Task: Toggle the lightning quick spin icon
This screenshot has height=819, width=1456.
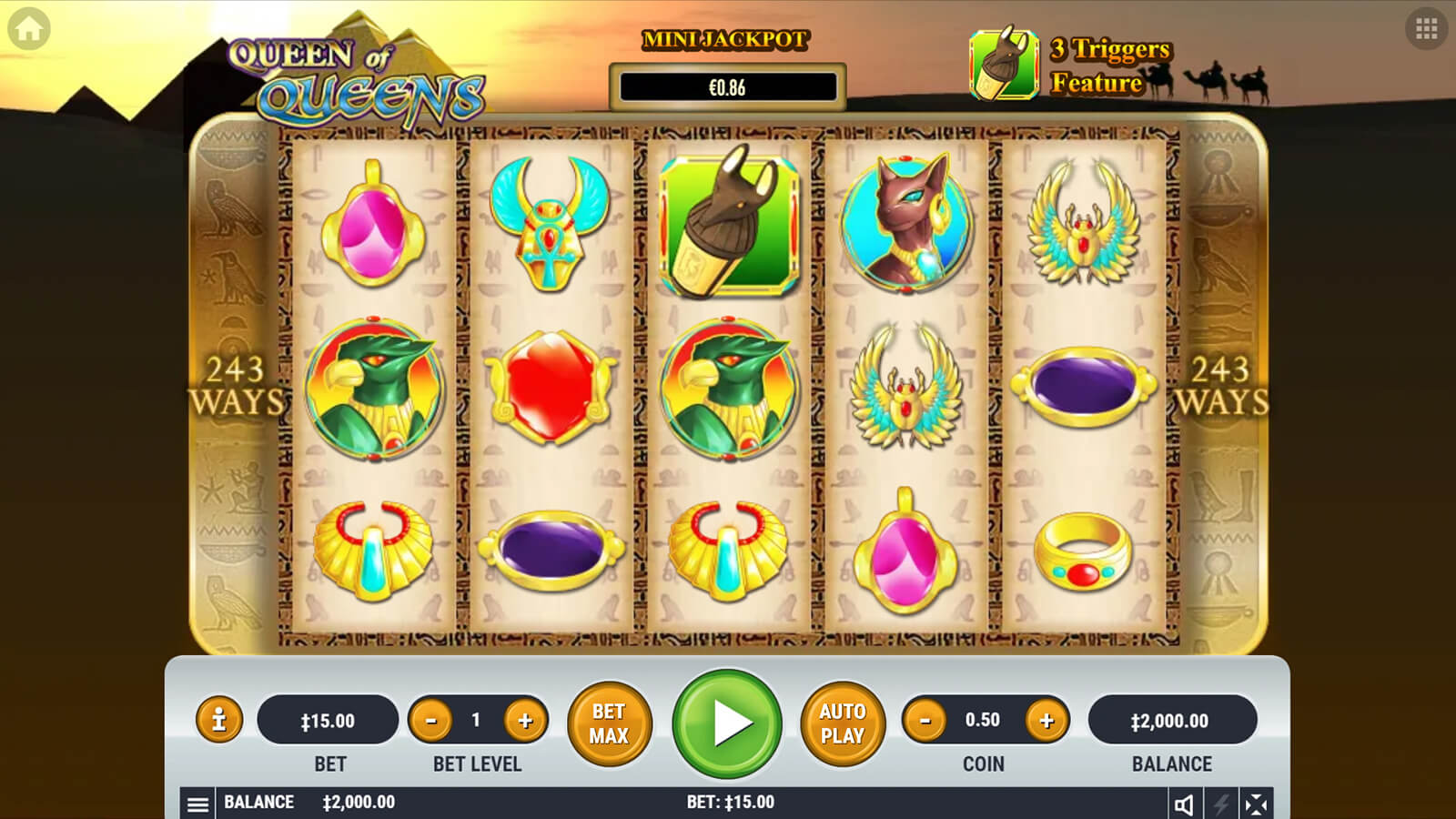Action: point(1220,804)
